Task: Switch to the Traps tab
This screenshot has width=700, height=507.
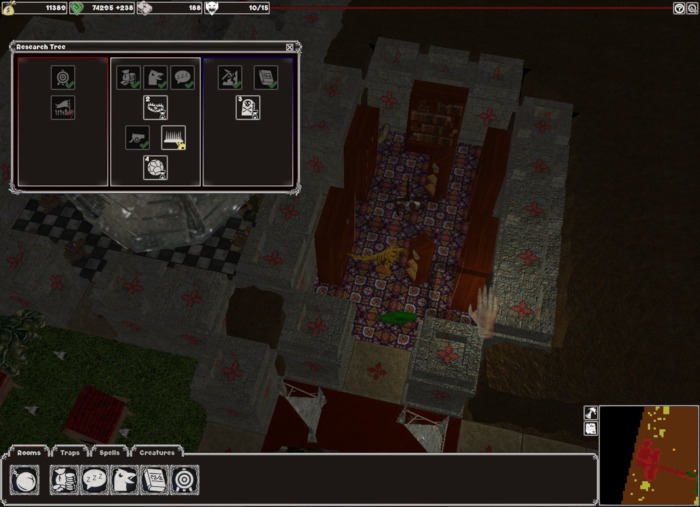Action: [70, 453]
